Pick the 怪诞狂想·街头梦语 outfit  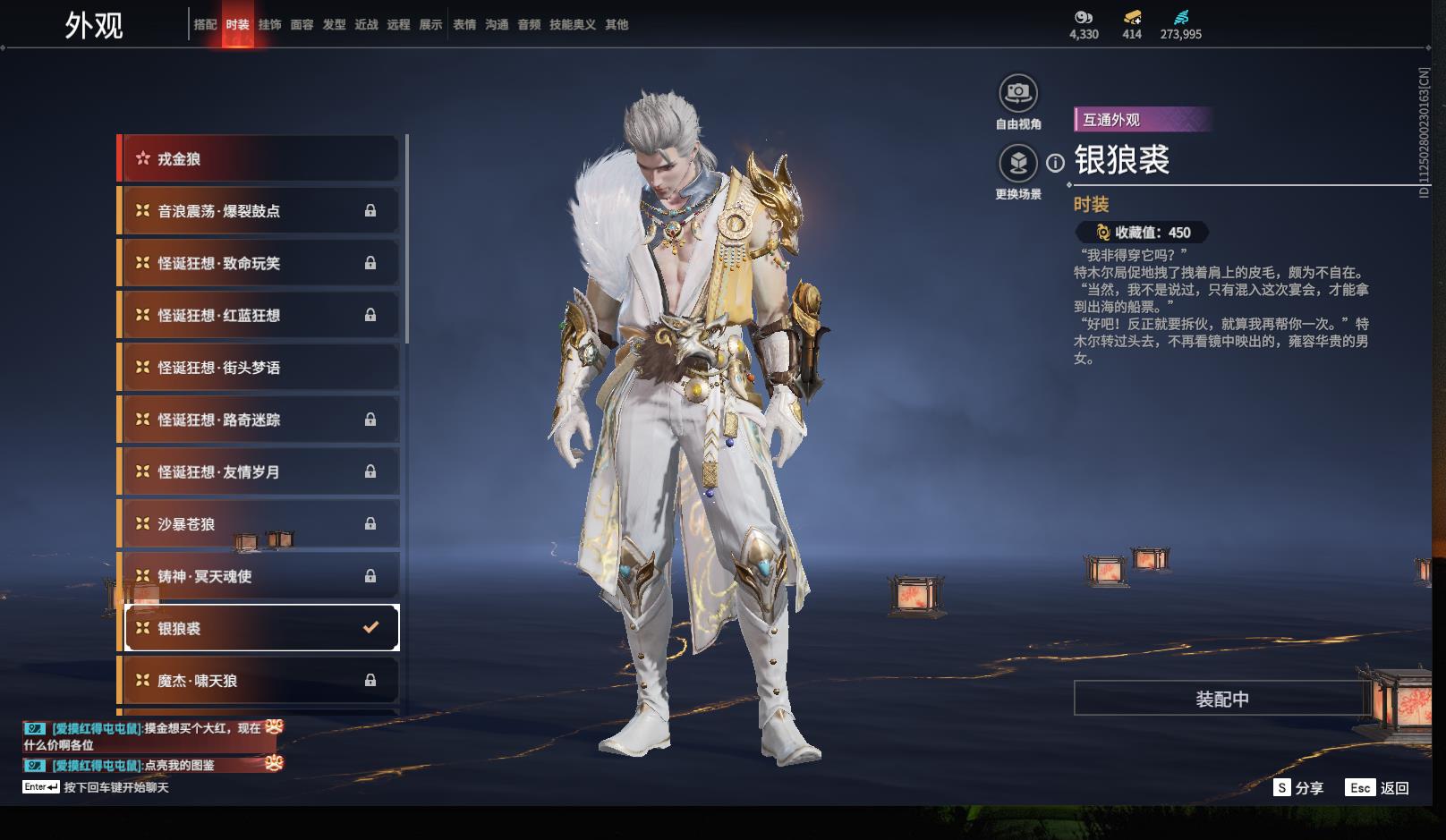[x=259, y=368]
